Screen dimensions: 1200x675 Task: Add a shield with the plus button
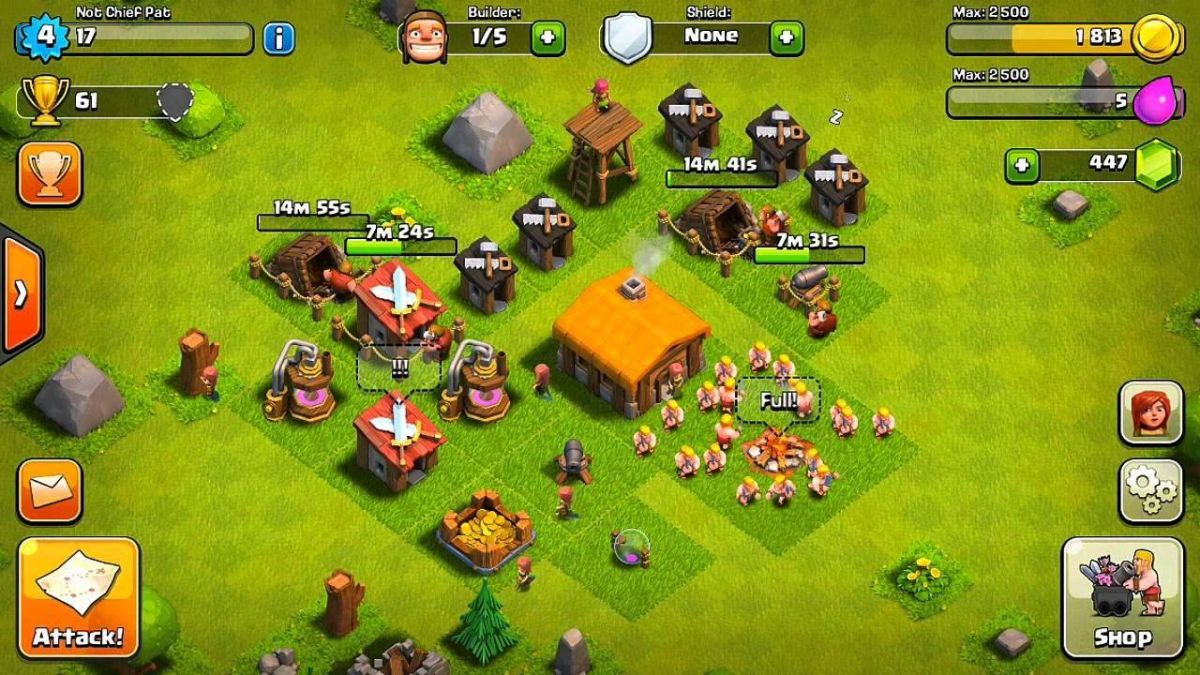pyautogui.click(x=786, y=38)
